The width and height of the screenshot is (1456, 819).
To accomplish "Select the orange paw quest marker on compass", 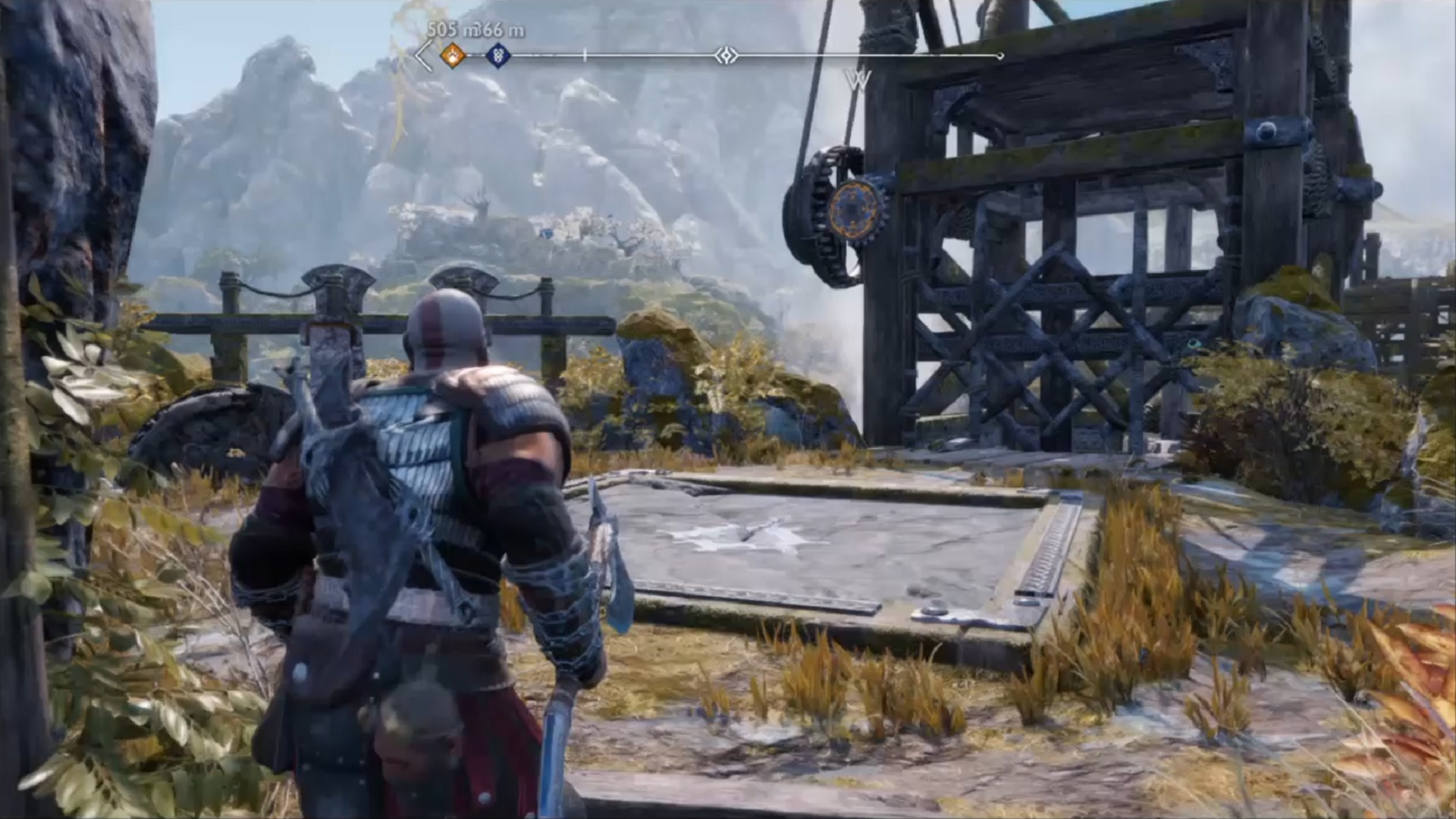I will click(453, 55).
